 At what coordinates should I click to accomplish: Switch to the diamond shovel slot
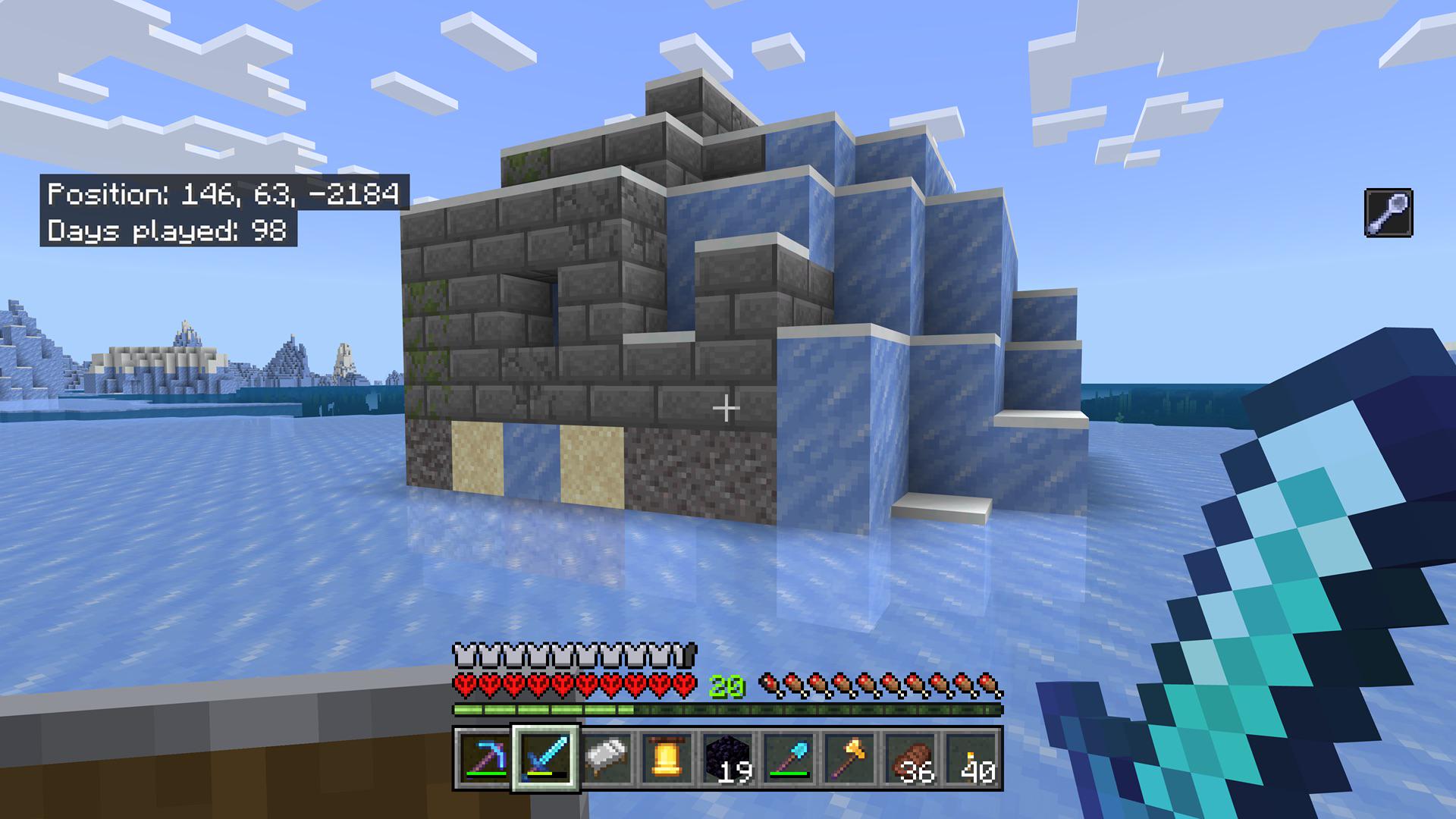tap(790, 758)
